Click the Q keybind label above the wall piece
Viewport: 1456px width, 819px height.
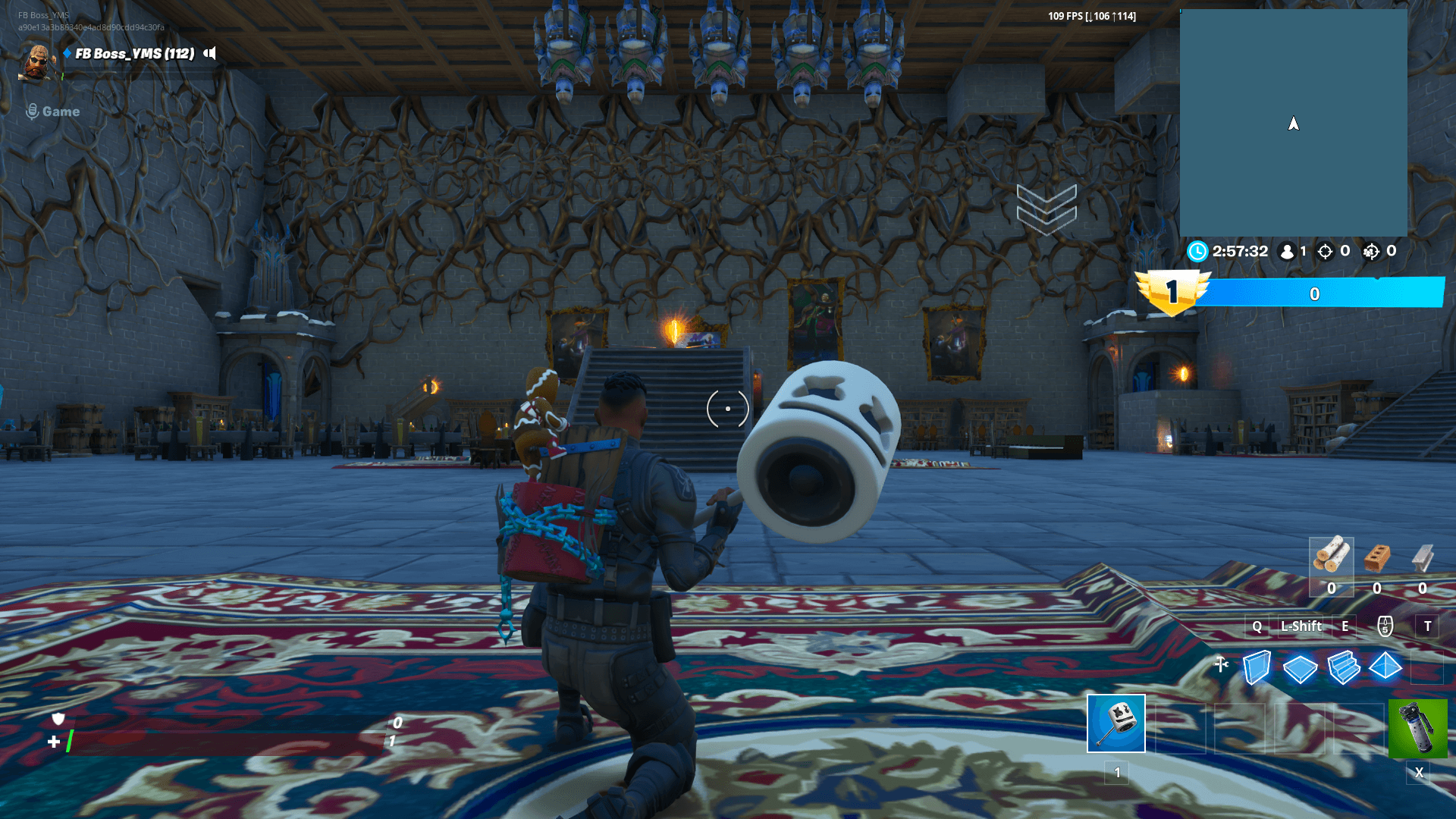(1257, 626)
